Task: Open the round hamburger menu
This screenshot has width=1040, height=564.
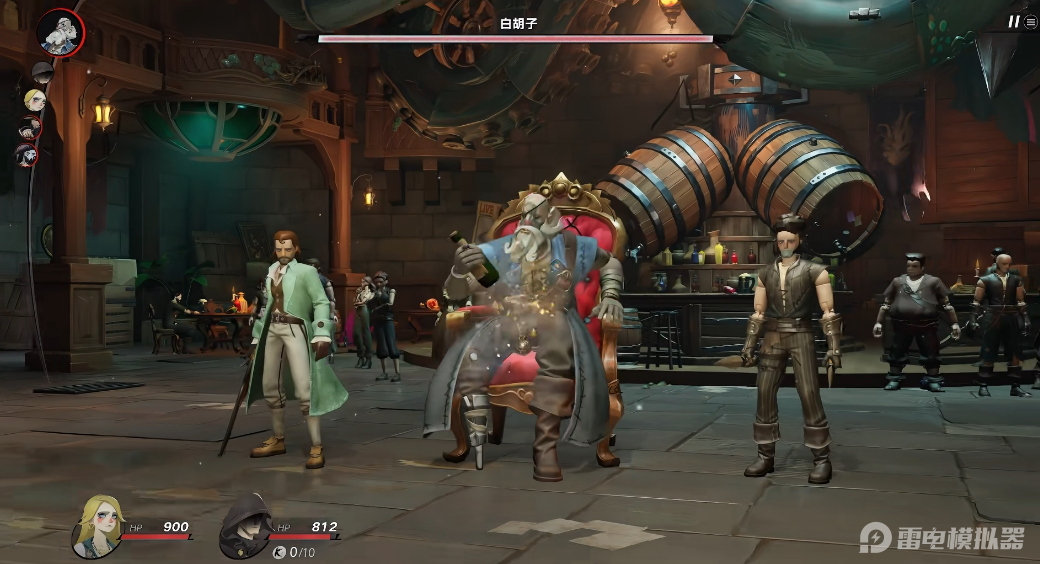Action: [1030, 21]
